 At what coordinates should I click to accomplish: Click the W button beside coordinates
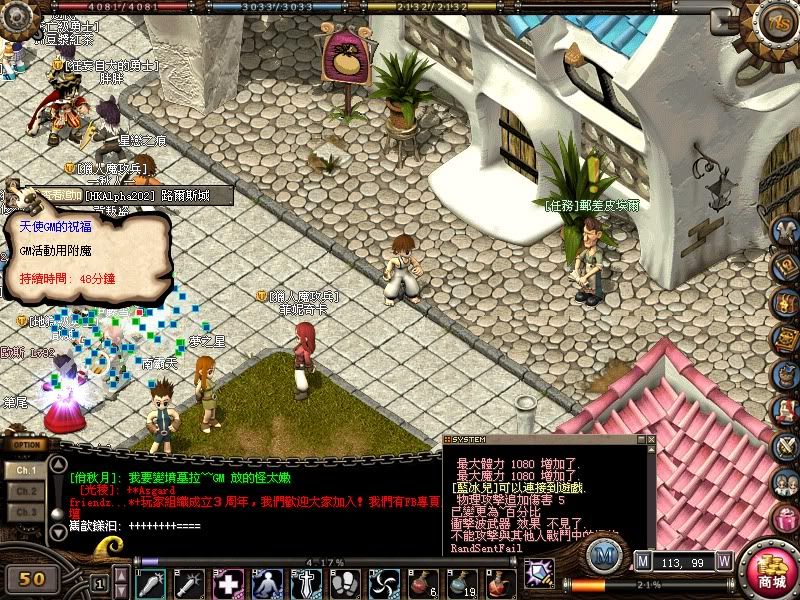pyautogui.click(x=724, y=561)
